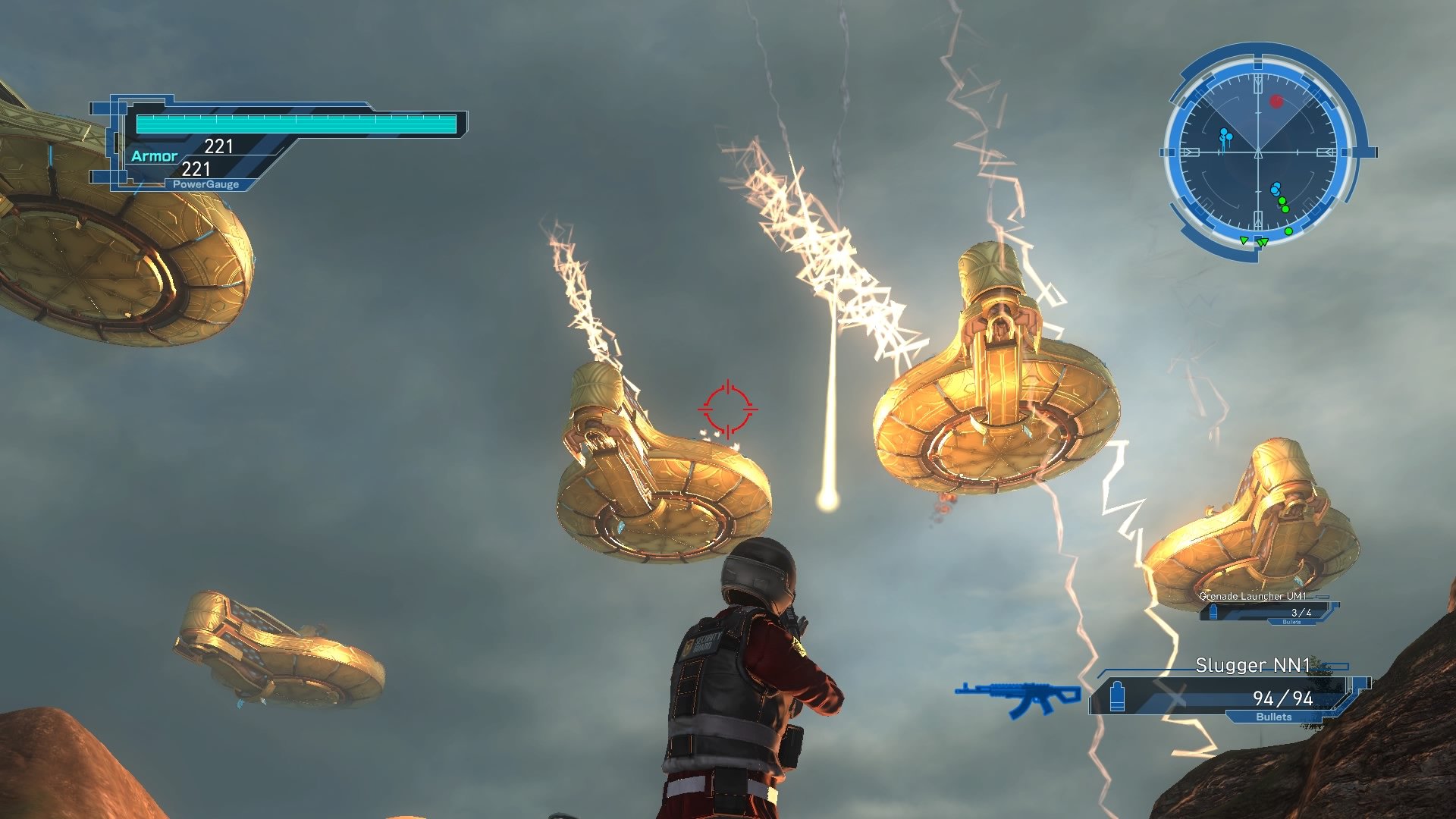
Task: Click the 3/4 grenade count display
Action: (x=1301, y=612)
